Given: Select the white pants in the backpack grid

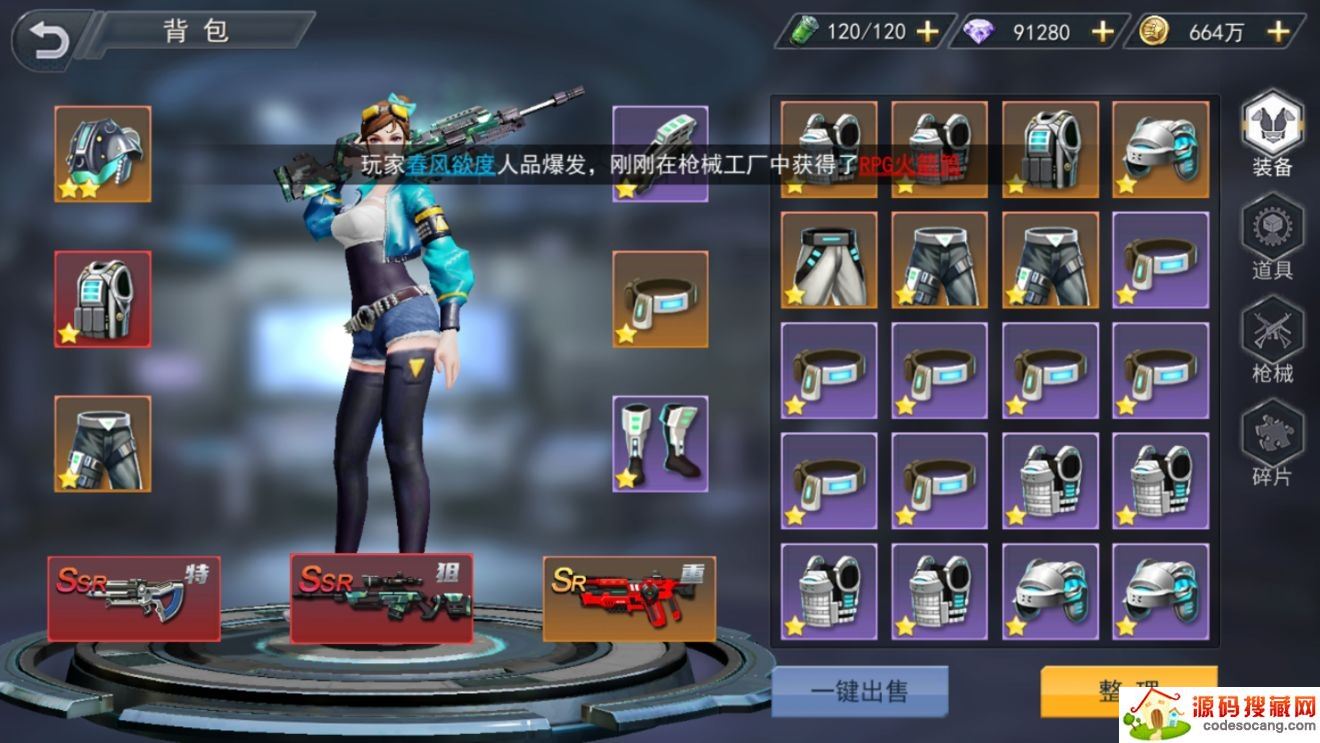Looking at the screenshot, I should (x=829, y=260).
